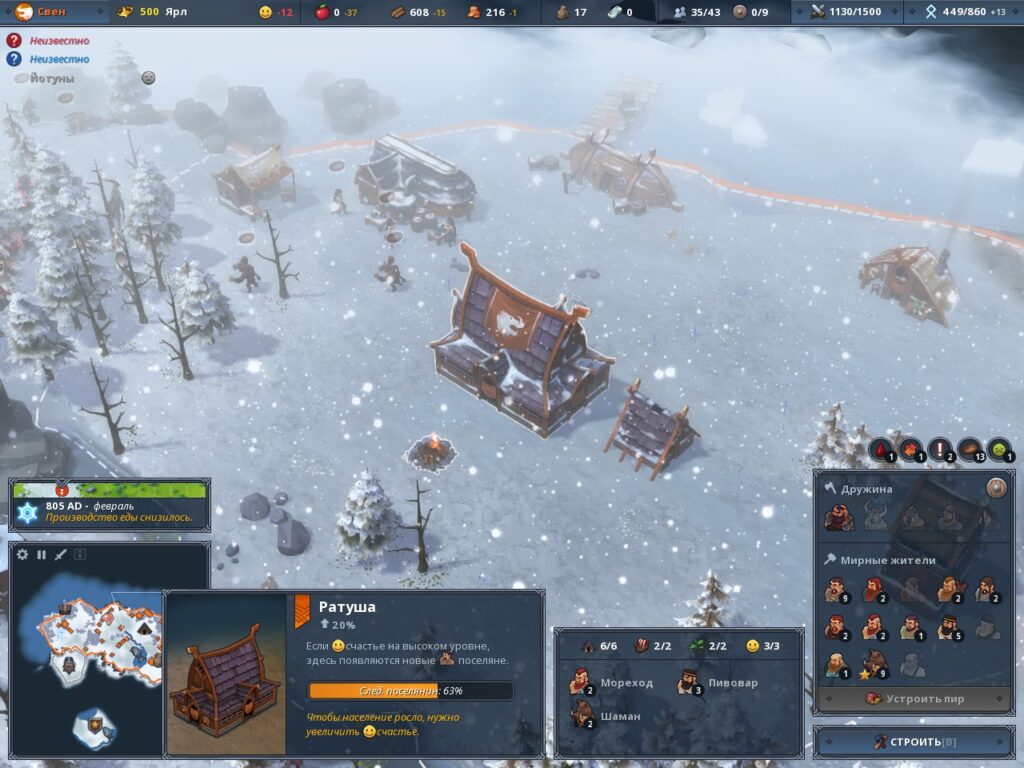This screenshot has width=1024, height=768.
Task: Click the sword icon above the minimap
Action: point(60,554)
